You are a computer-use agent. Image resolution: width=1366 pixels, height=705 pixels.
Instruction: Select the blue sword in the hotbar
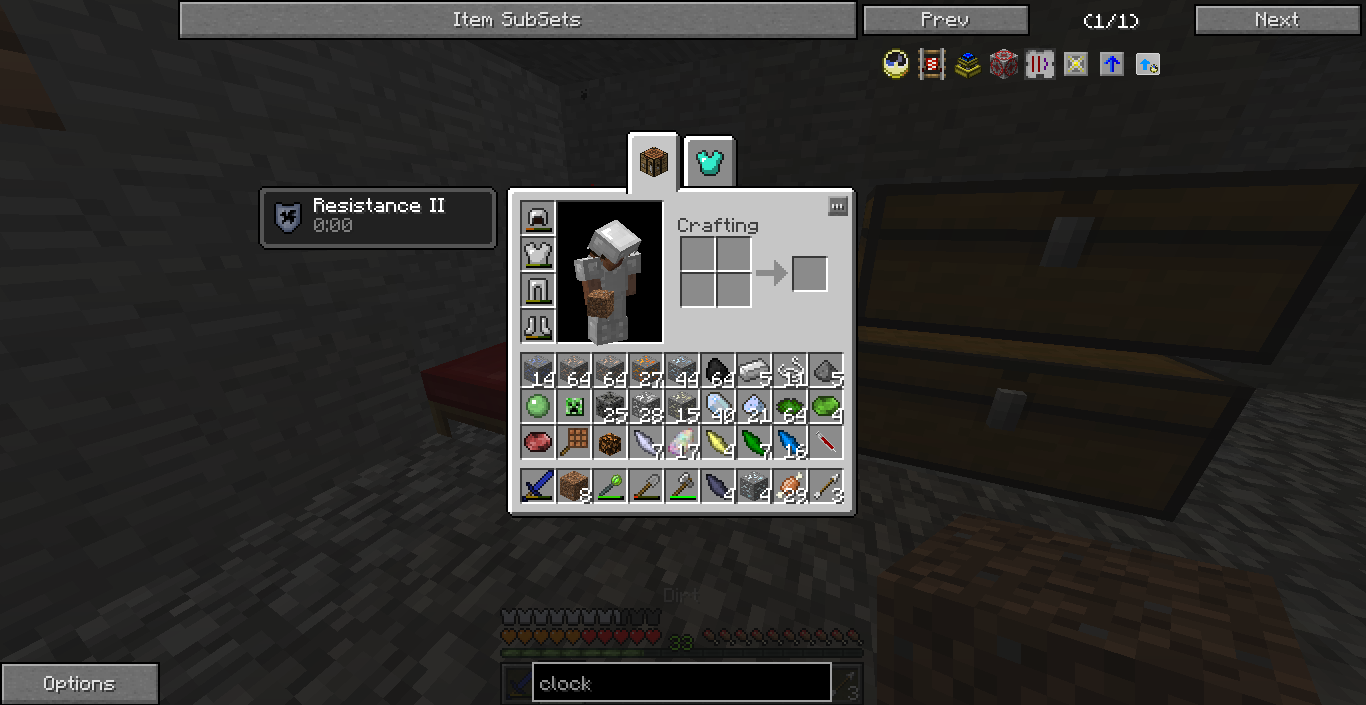tap(538, 486)
